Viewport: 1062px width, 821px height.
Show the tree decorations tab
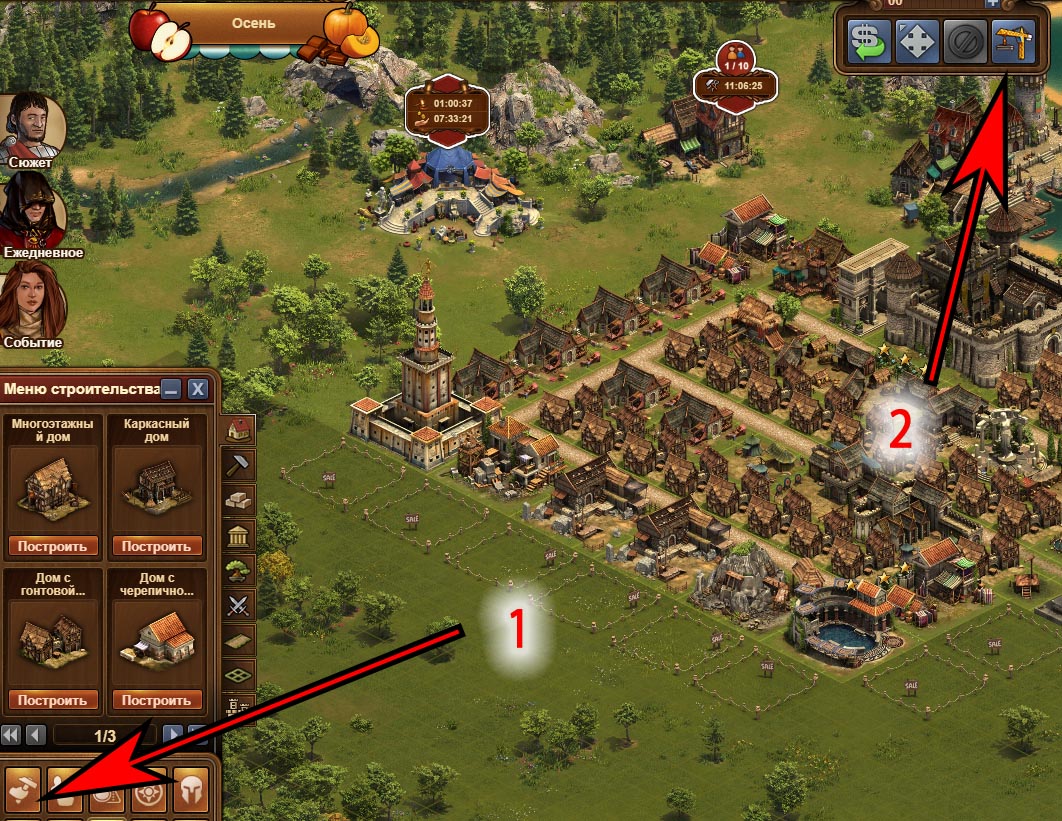click(240, 569)
